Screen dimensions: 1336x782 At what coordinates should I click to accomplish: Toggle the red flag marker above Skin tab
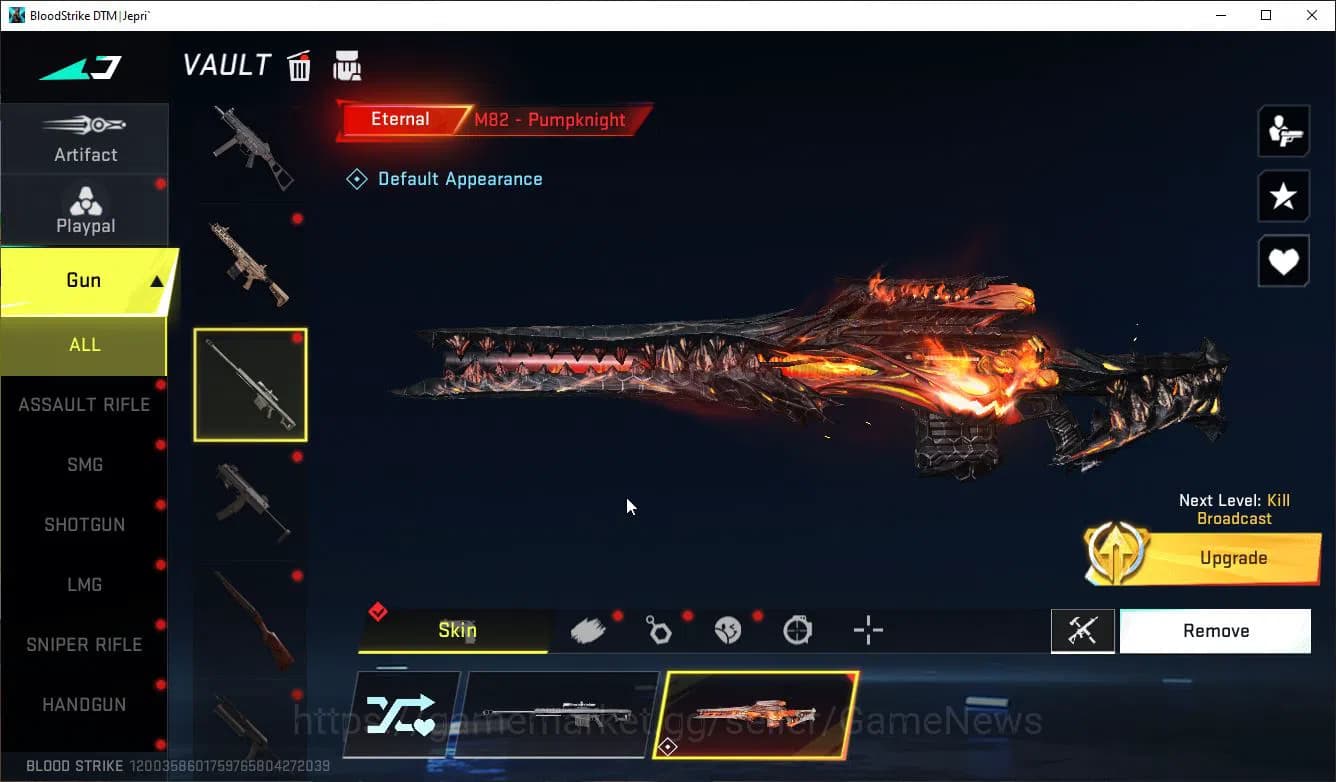[378, 611]
